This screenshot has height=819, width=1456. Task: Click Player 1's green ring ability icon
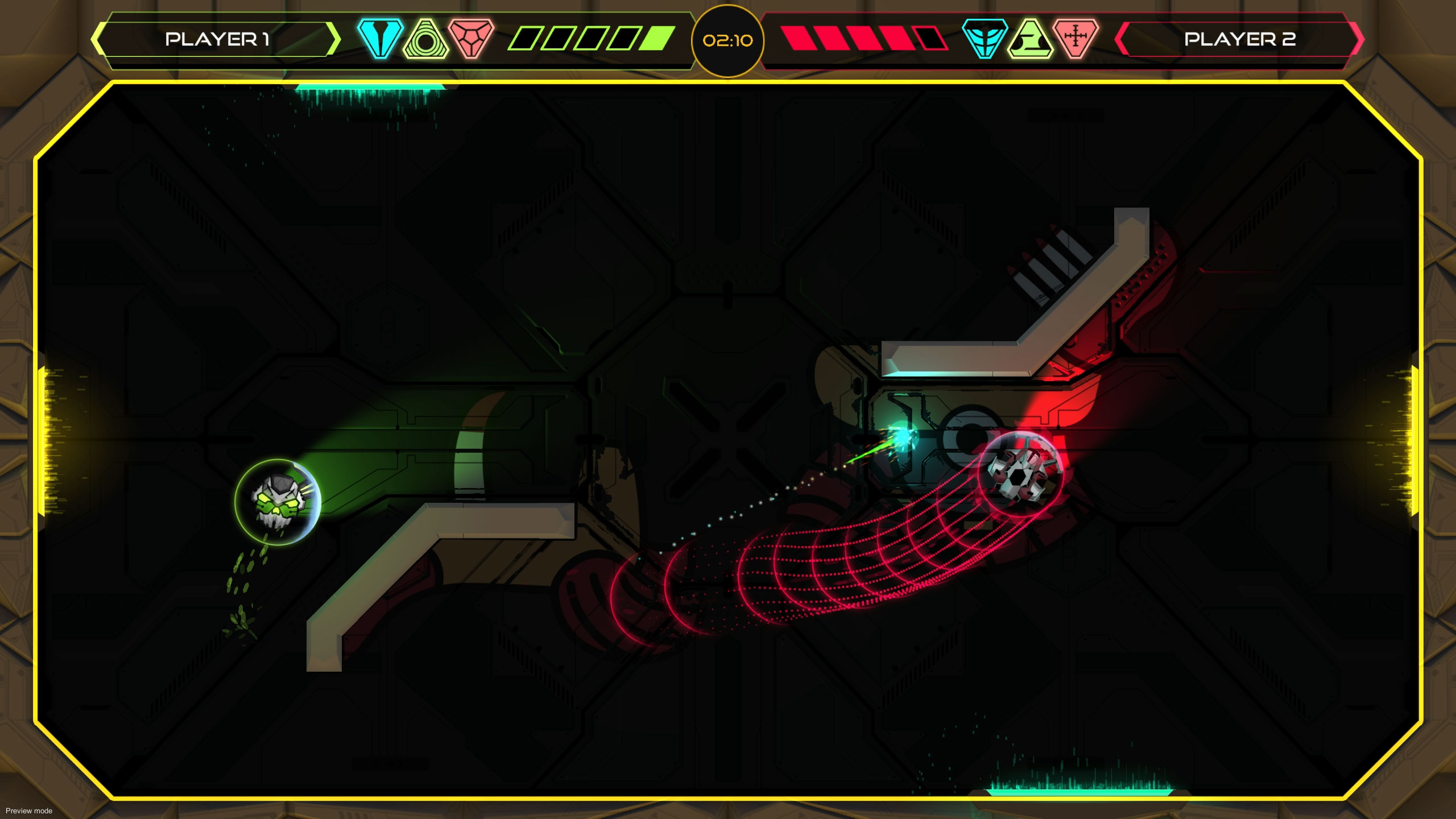tap(425, 40)
